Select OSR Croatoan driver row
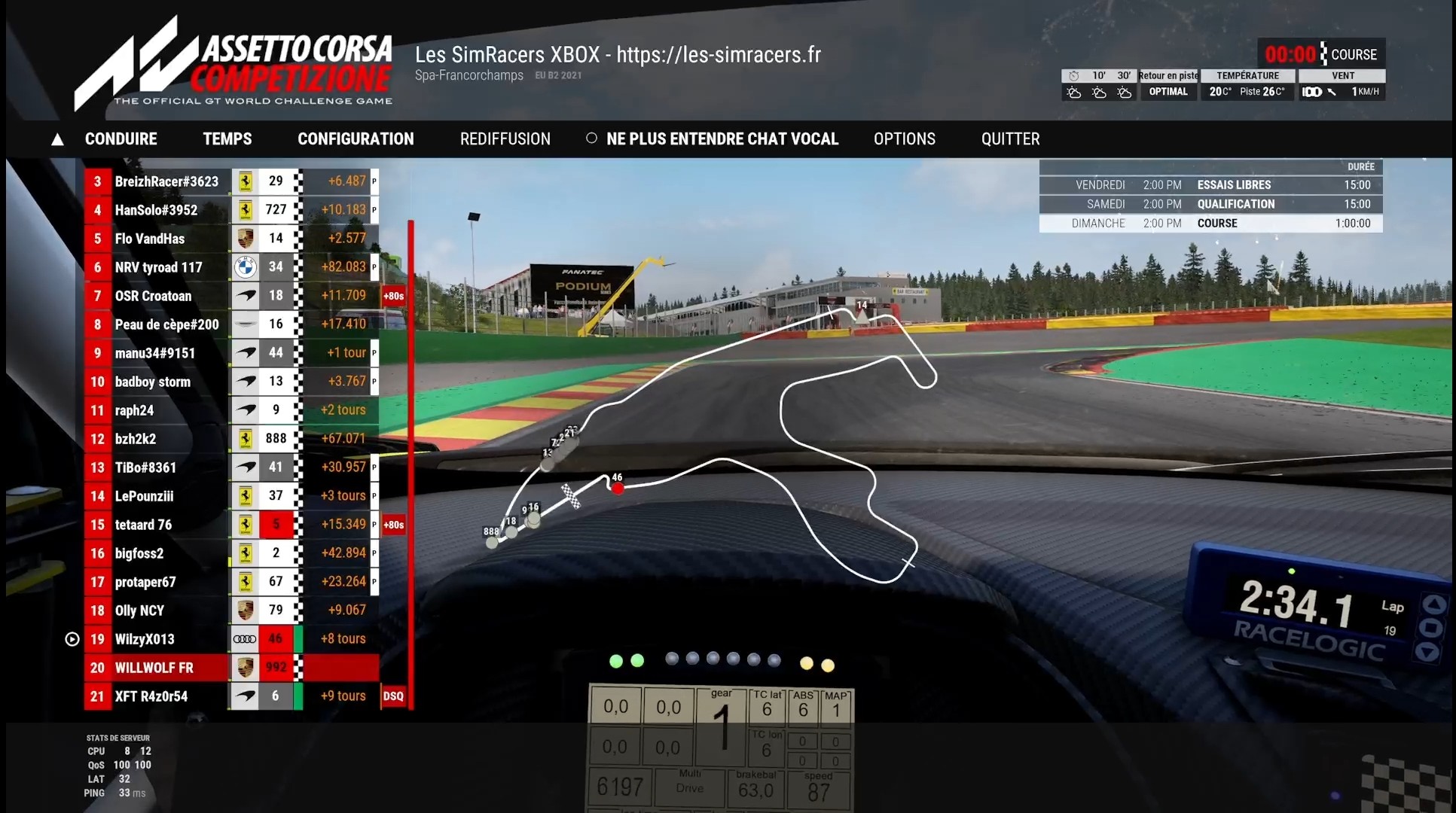Screen dimensions: 1456x813 click(153, 296)
